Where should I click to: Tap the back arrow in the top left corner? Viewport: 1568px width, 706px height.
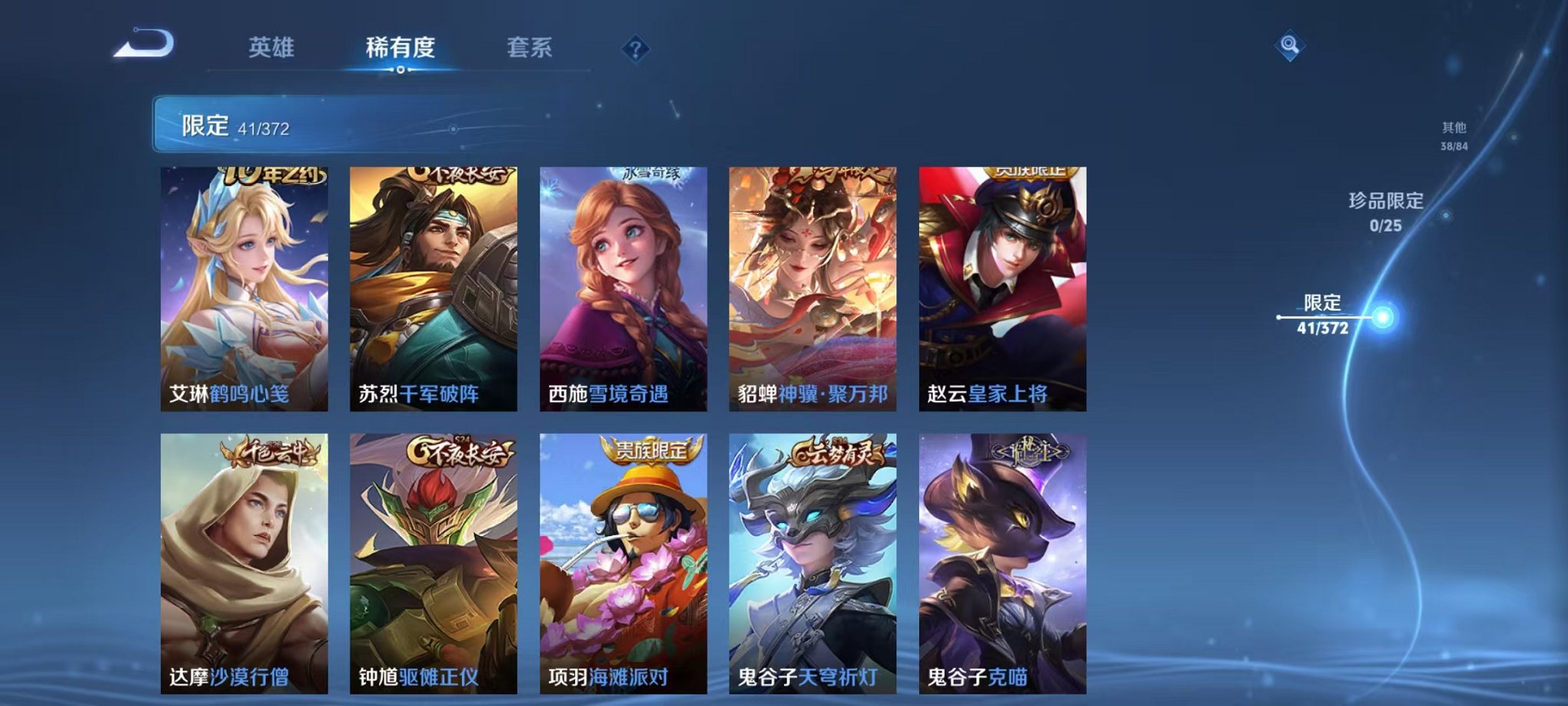(x=142, y=46)
